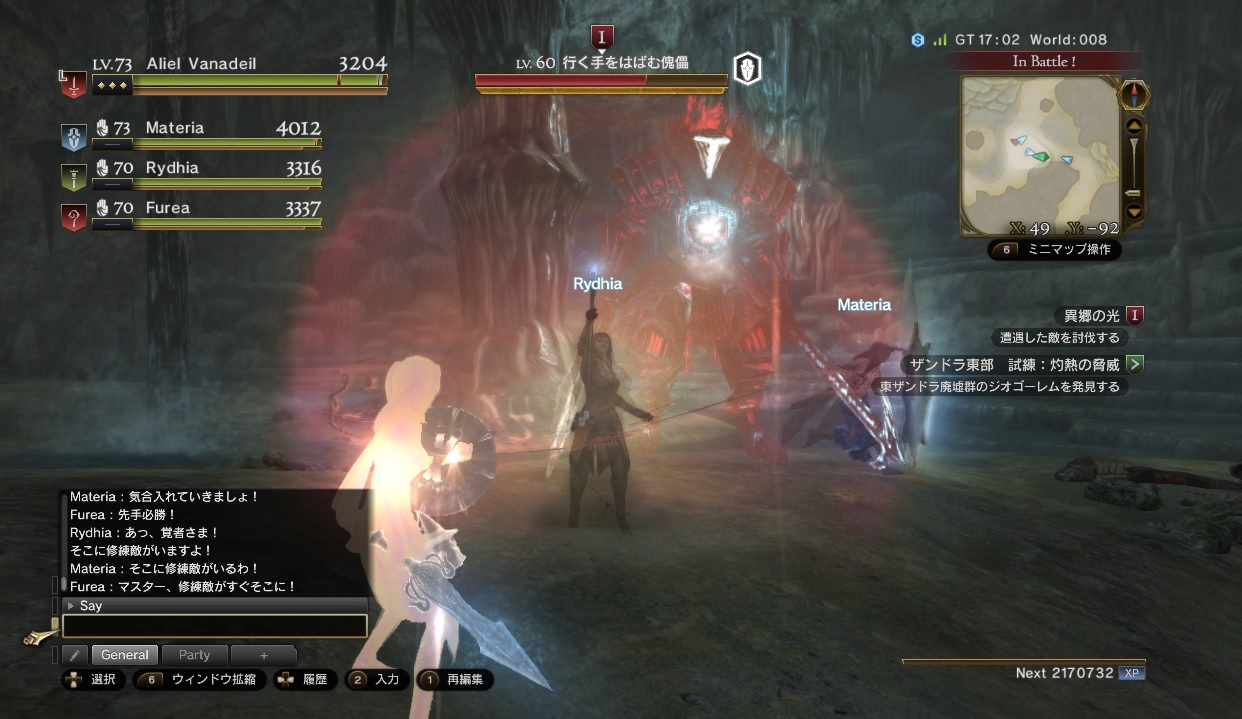
Task: Click the minimap zoom-out down arrow
Action: 1133,211
